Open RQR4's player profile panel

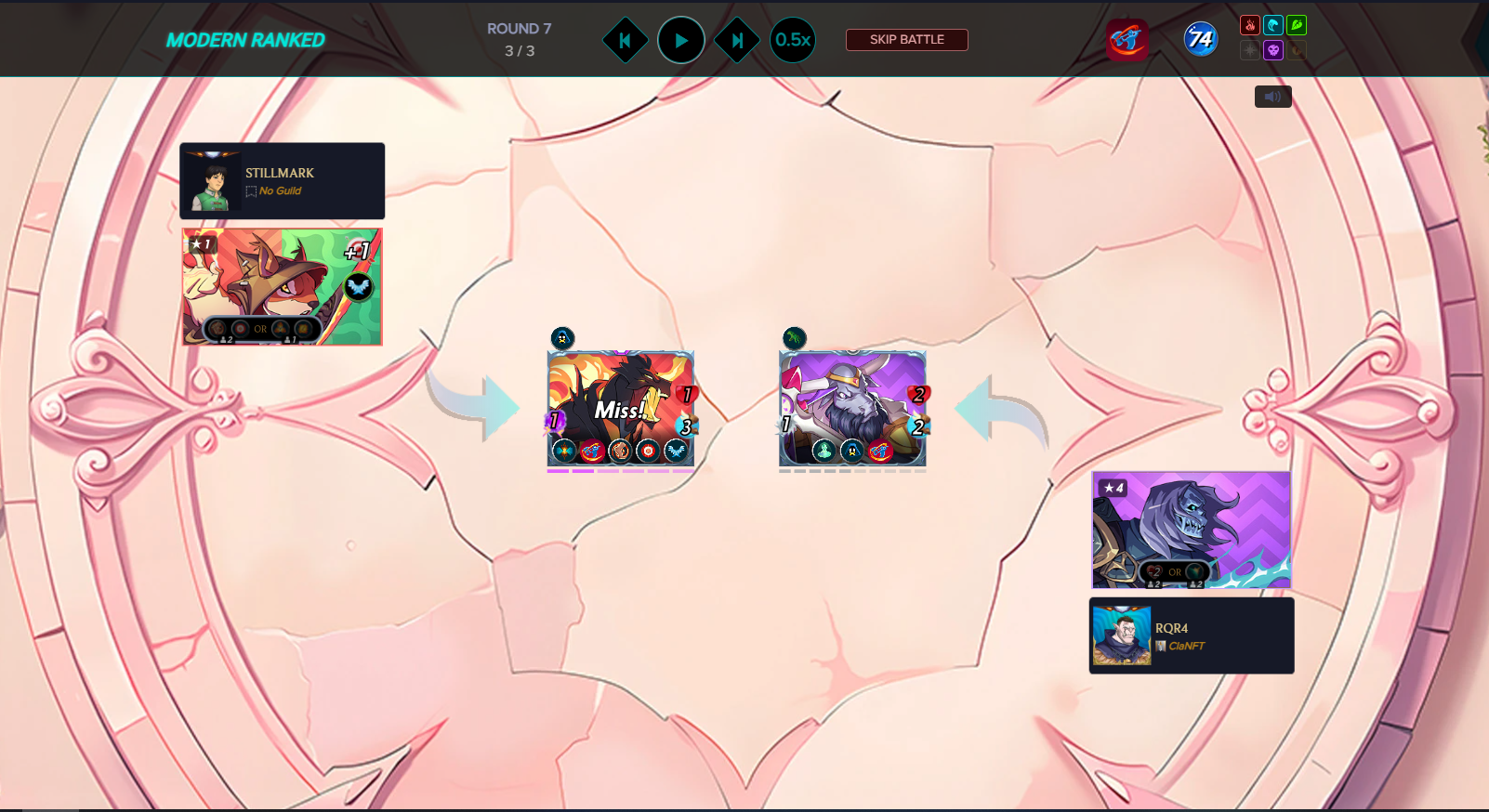(1191, 635)
